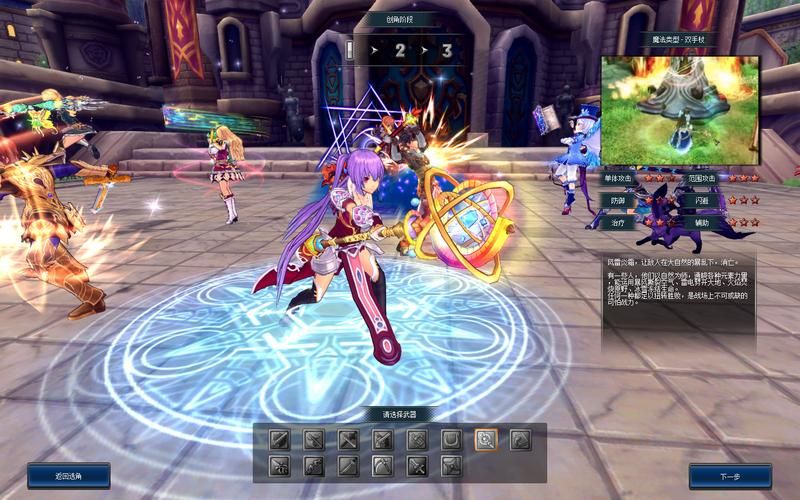The width and height of the screenshot is (800, 500).
Task: Pick the bow weapon icon
Action: (383, 466)
